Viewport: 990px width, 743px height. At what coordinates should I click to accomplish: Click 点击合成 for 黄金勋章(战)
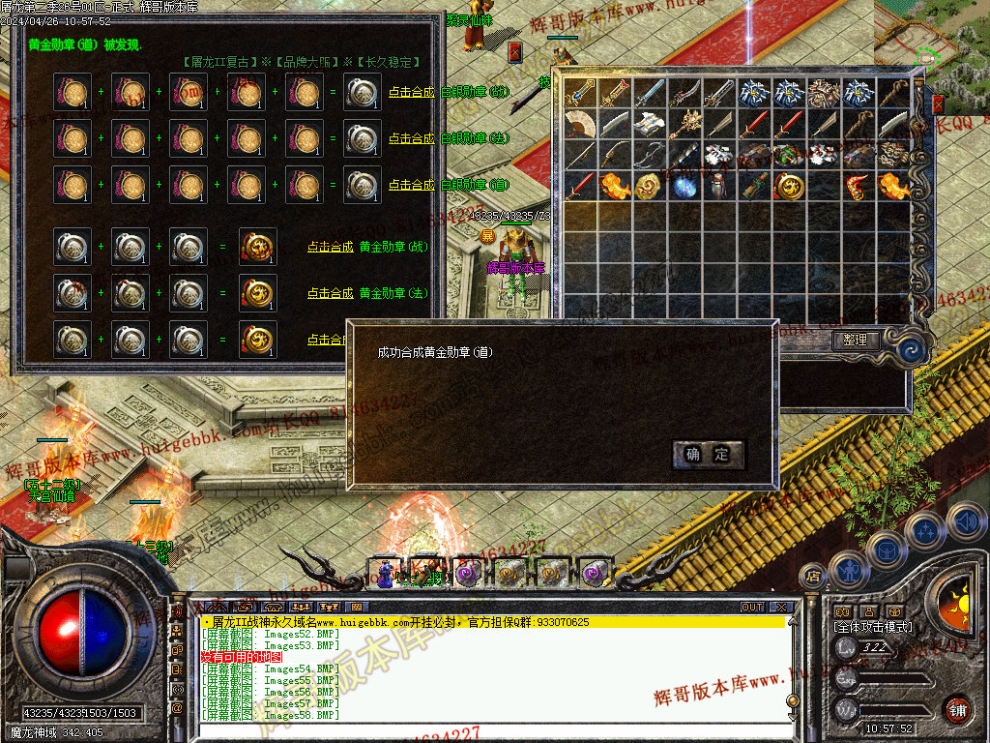pos(329,247)
